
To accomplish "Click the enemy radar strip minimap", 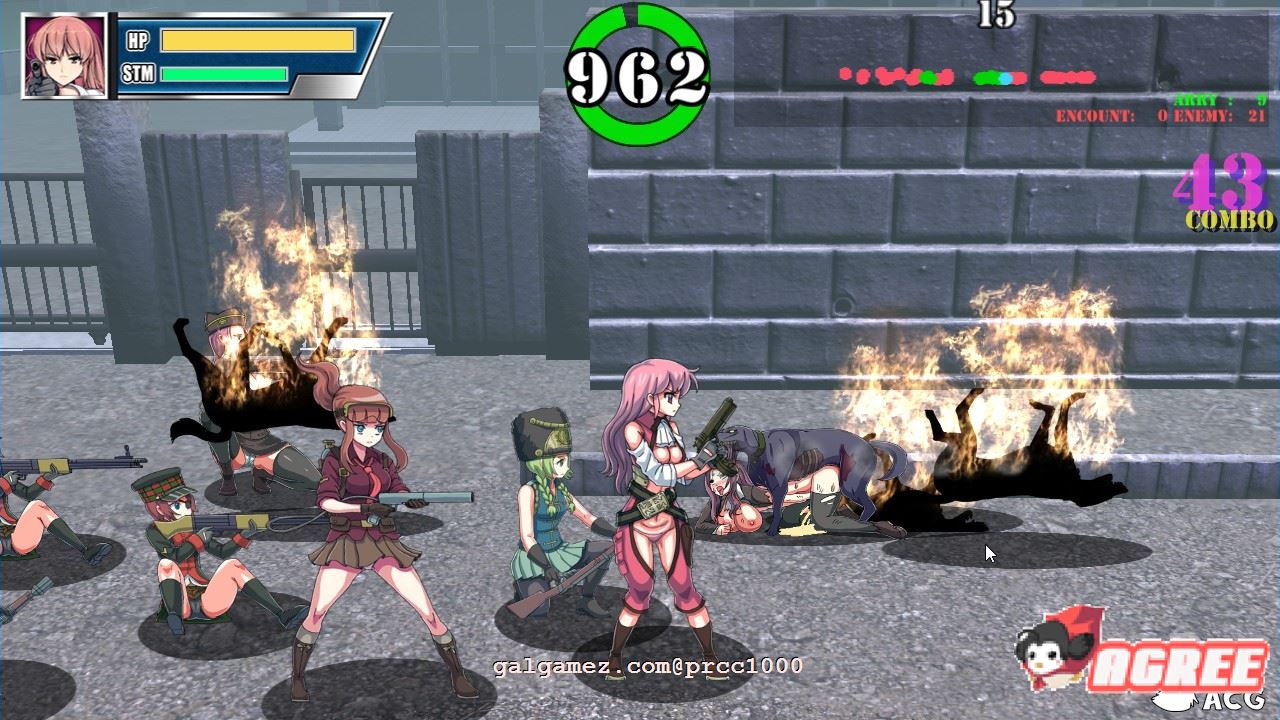I will click(967, 76).
